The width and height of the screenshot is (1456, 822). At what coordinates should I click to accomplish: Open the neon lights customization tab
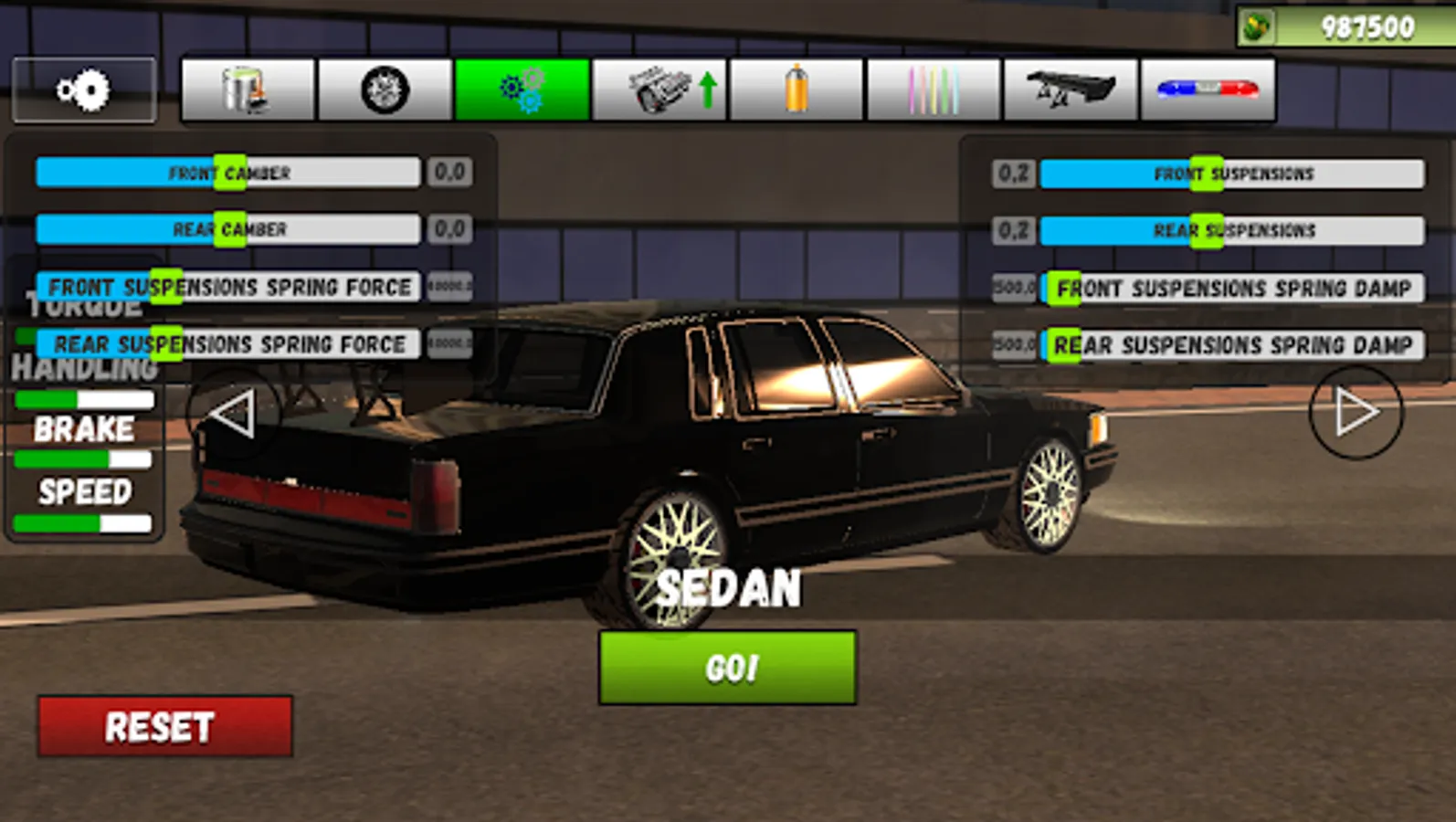934,90
